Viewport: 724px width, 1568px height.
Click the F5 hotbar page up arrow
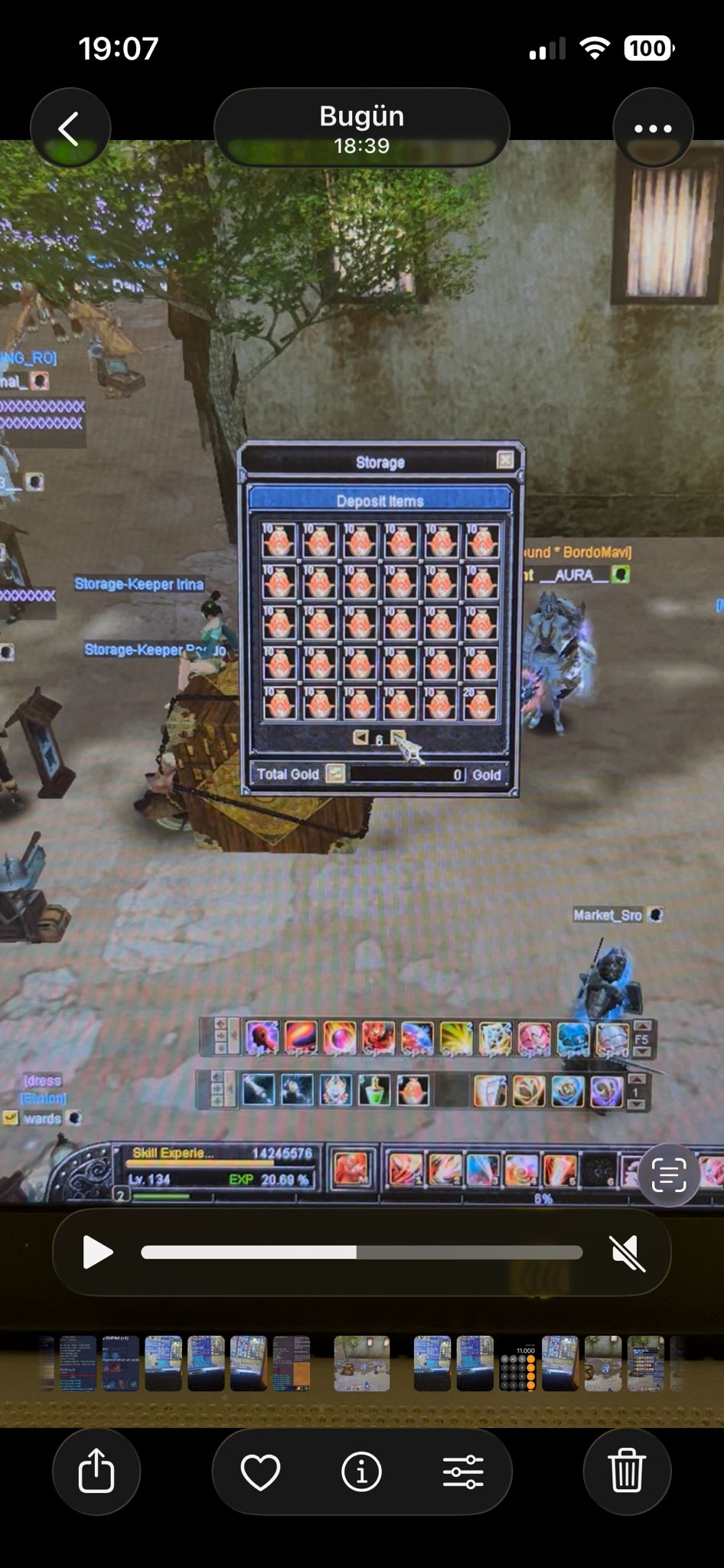(642, 1026)
